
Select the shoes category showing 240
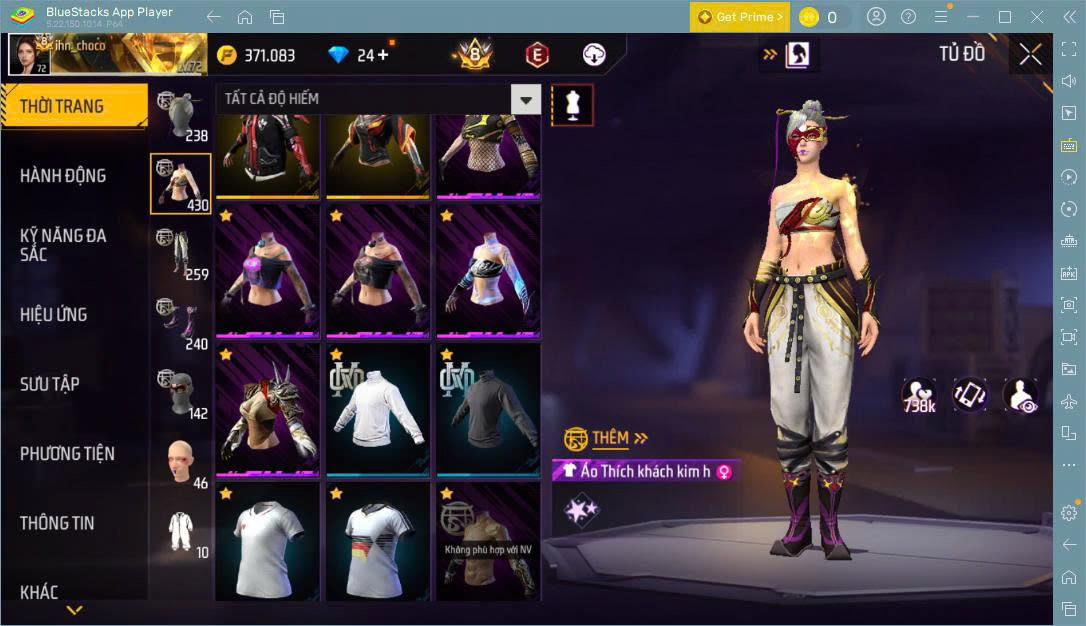180,323
